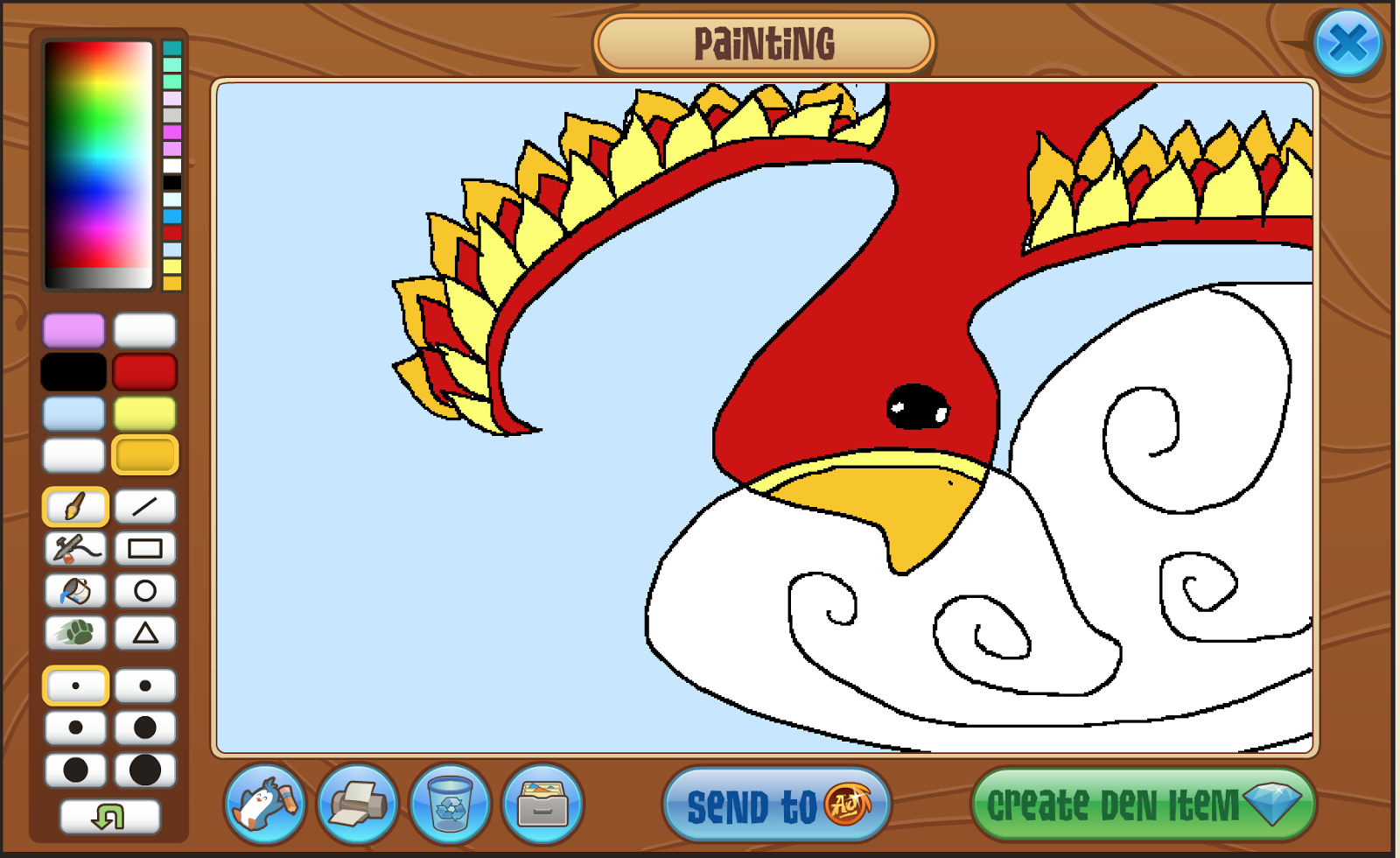Select the Paw stamp tool
This screenshot has height=858, width=1400.
tap(74, 633)
